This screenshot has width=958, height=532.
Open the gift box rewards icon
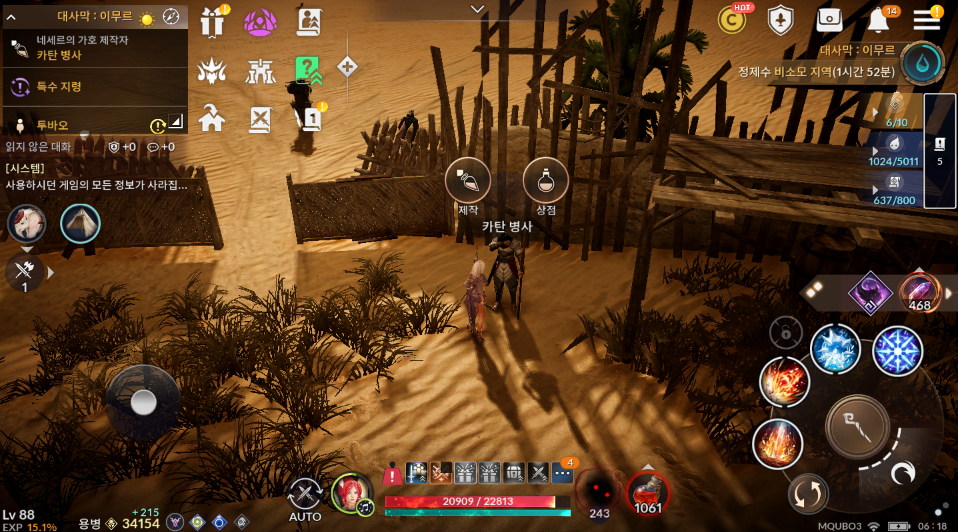coord(212,22)
